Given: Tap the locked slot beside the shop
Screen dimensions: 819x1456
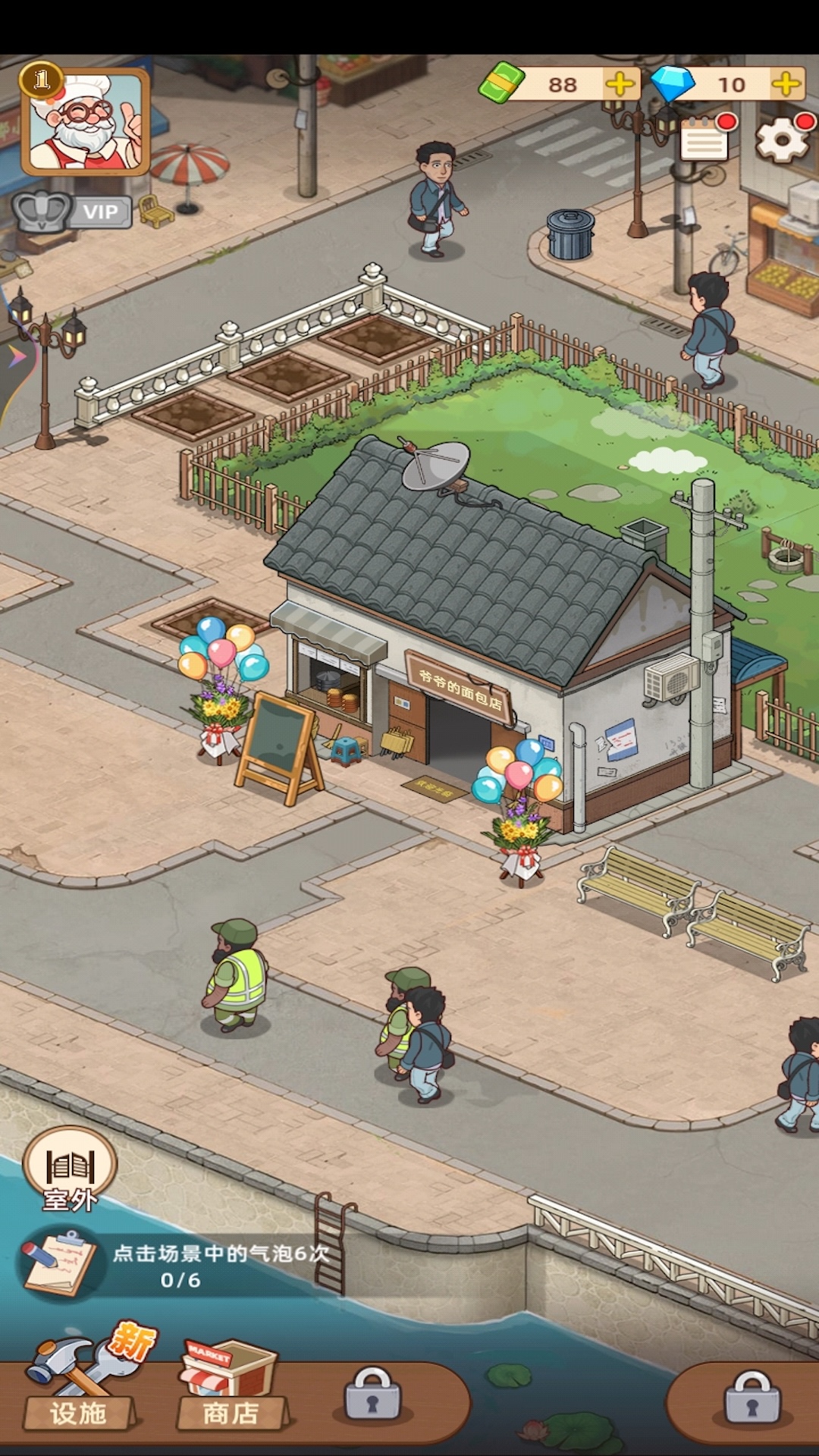Looking at the screenshot, I should [372, 1395].
